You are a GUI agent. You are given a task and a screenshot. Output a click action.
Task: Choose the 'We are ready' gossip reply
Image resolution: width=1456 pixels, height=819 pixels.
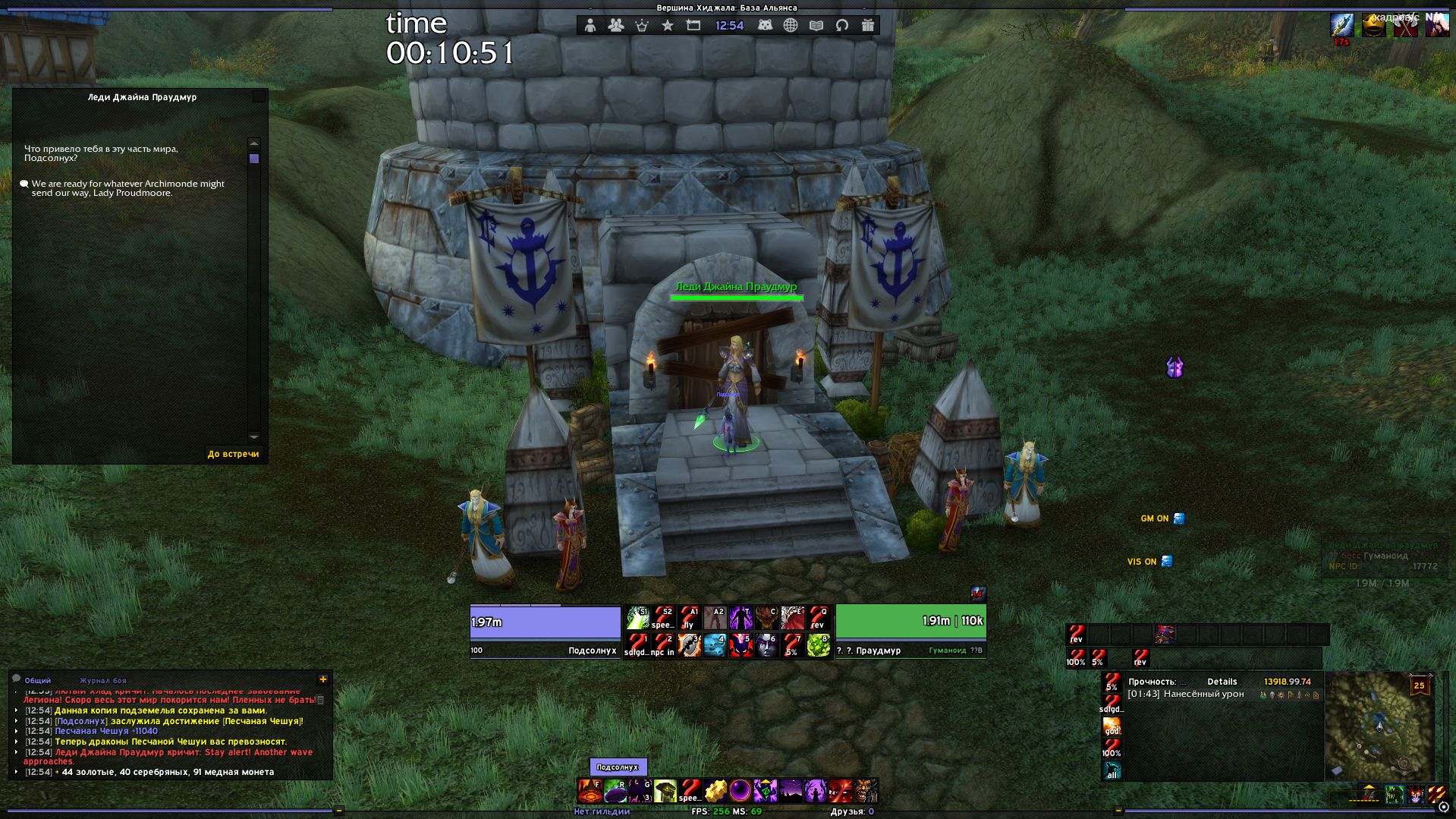pos(127,188)
